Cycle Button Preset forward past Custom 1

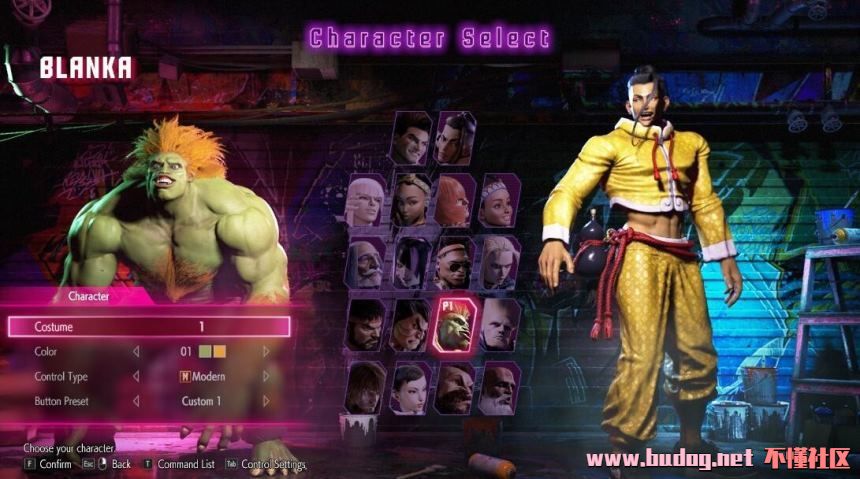click(266, 402)
